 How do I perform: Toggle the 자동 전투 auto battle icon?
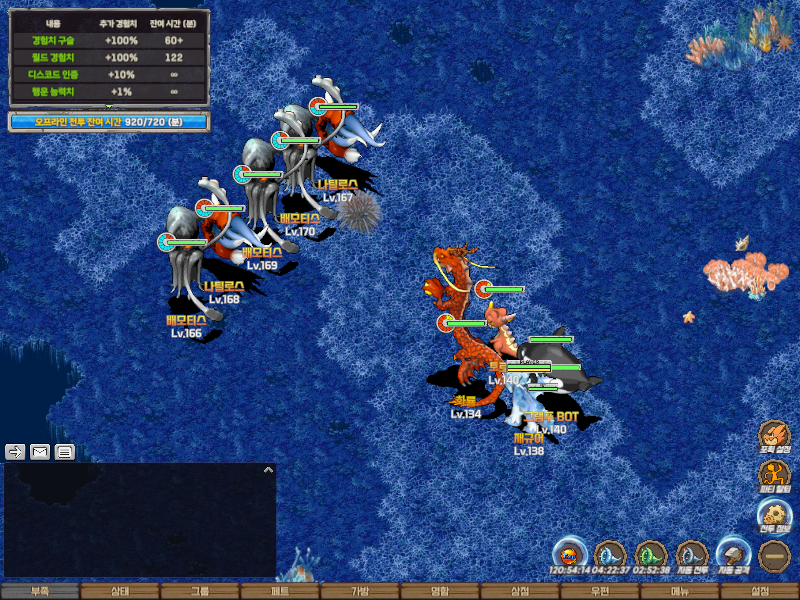point(692,555)
